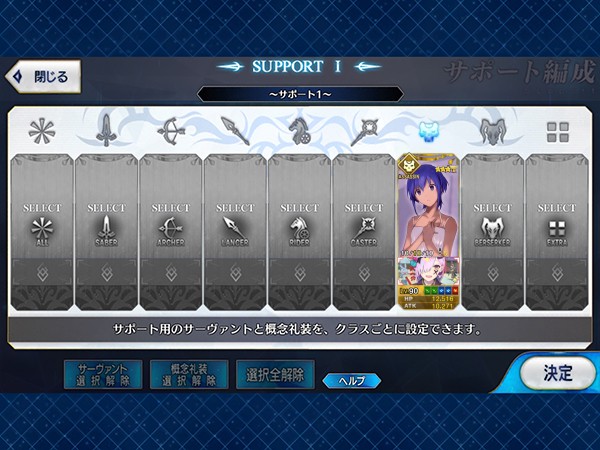Click サーヴァント選択解除 button

(x=102, y=375)
